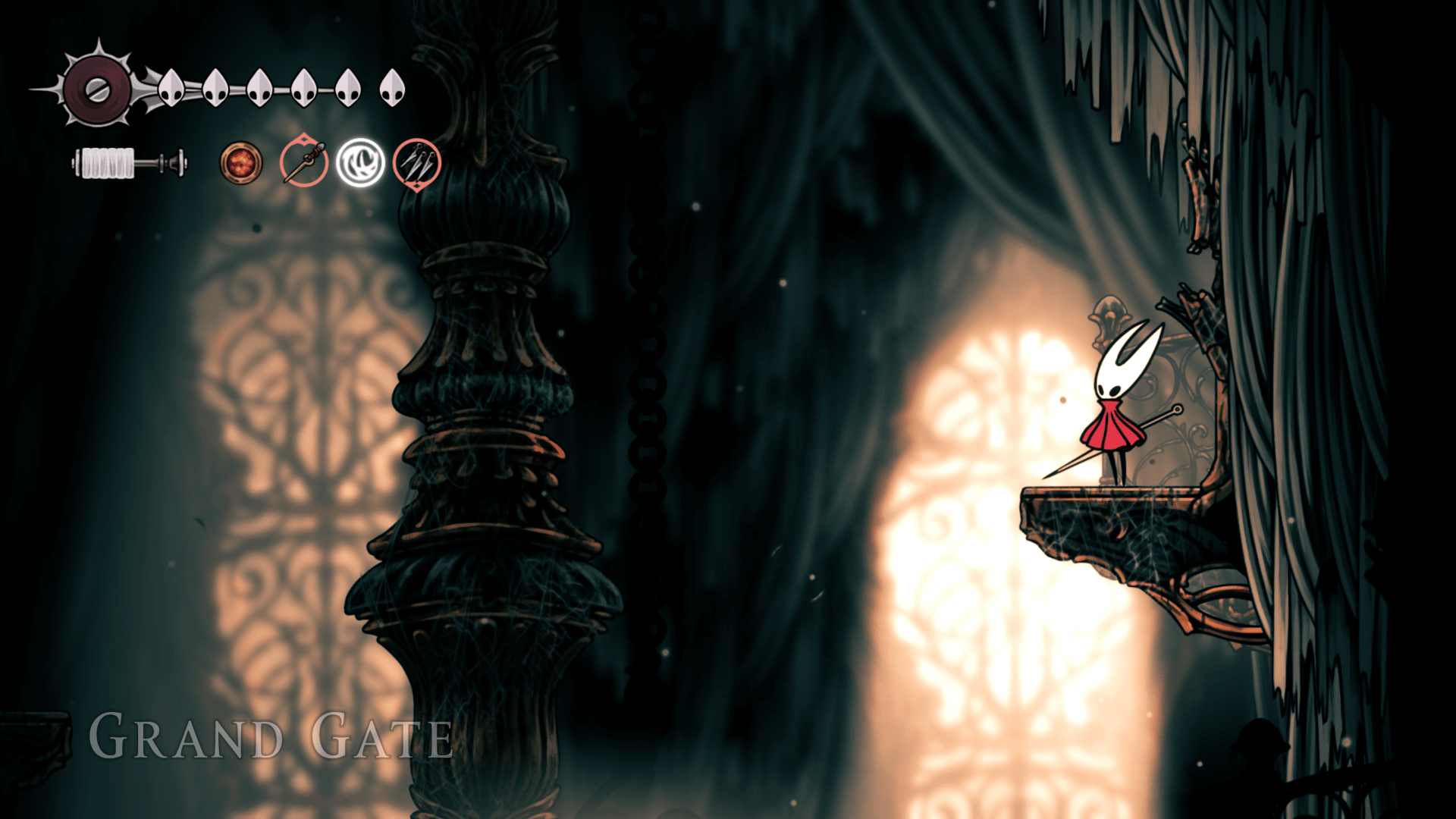The image size is (1456, 819).
Task: Use the glowing white silk skill icon
Action: pos(360,163)
